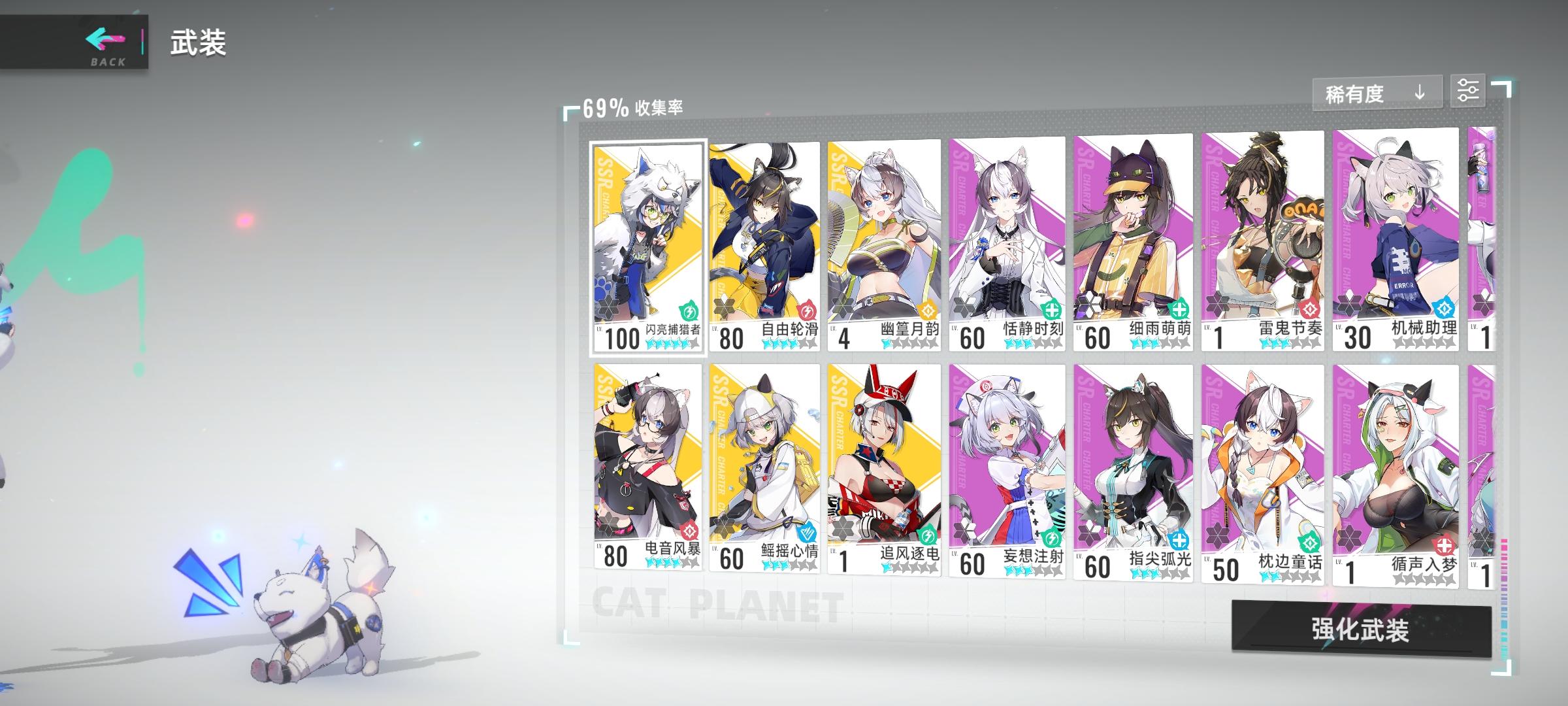Image resolution: width=1568 pixels, height=706 pixels.
Task: Click the green lightning icon on 妄想注射 card
Action: pyautogui.click(x=1051, y=537)
